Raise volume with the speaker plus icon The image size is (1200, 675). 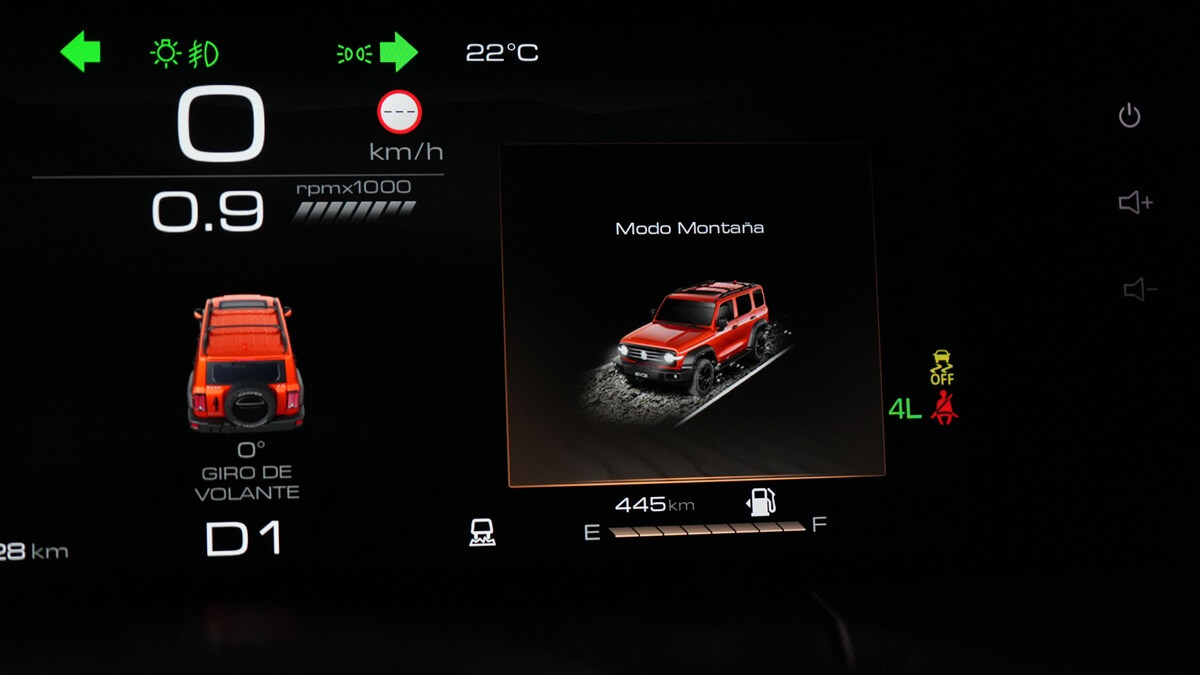[1135, 203]
